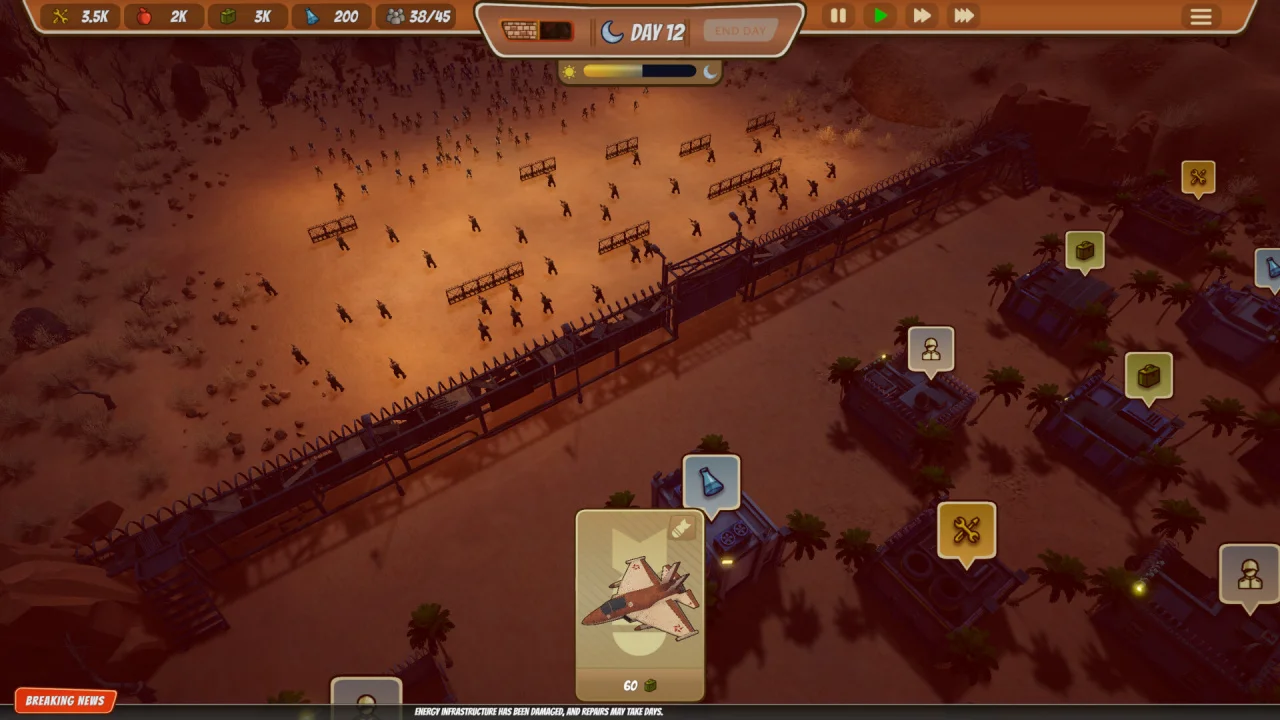This screenshot has height=720, width=1280.
Task: Open the flask marker above the airstrike card
Action: point(711,482)
